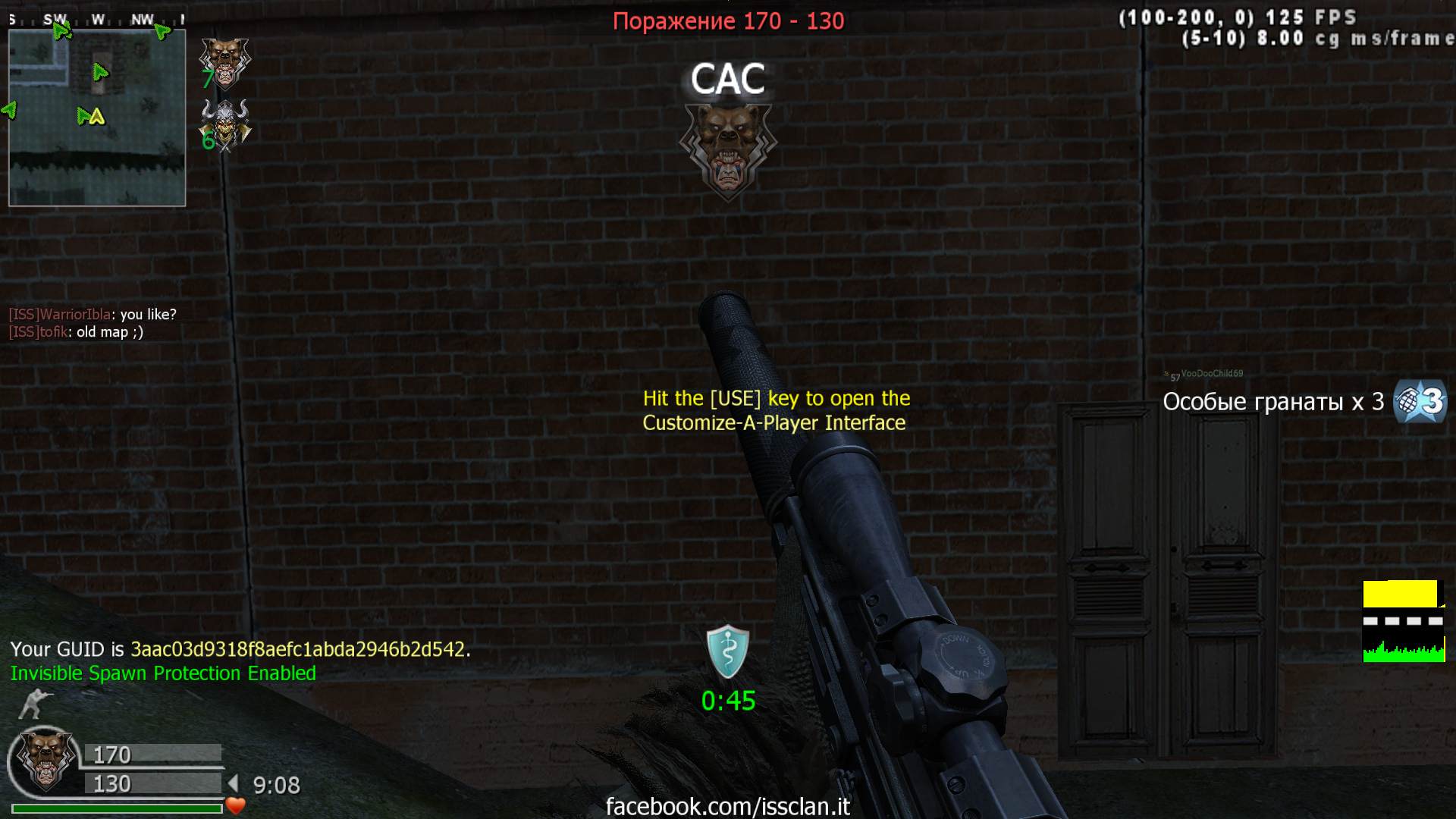Click the minimap in the corner
Viewport: 1456px width, 819px height.
coord(97,118)
